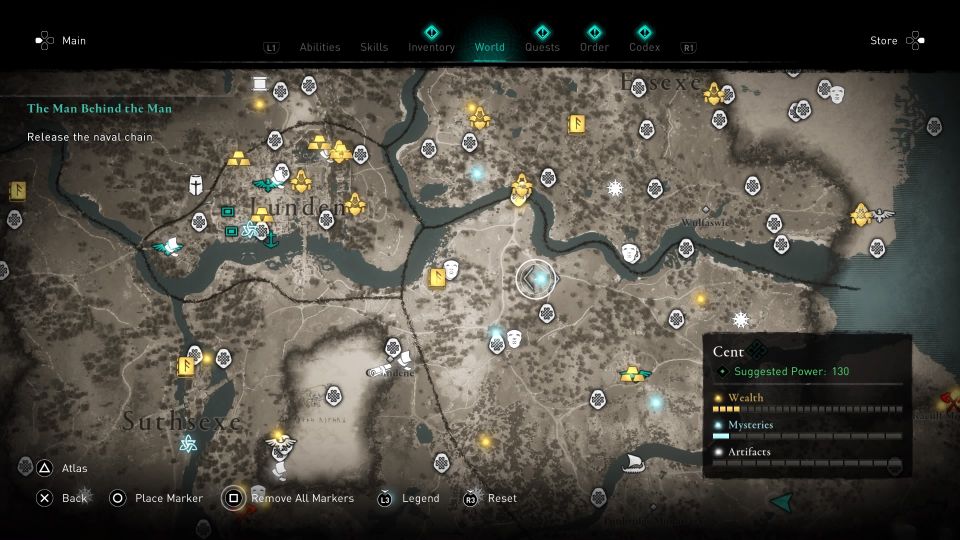Select the Lunden harbor anchor marker
Viewport: 960px width, 540px height.
pos(269,237)
